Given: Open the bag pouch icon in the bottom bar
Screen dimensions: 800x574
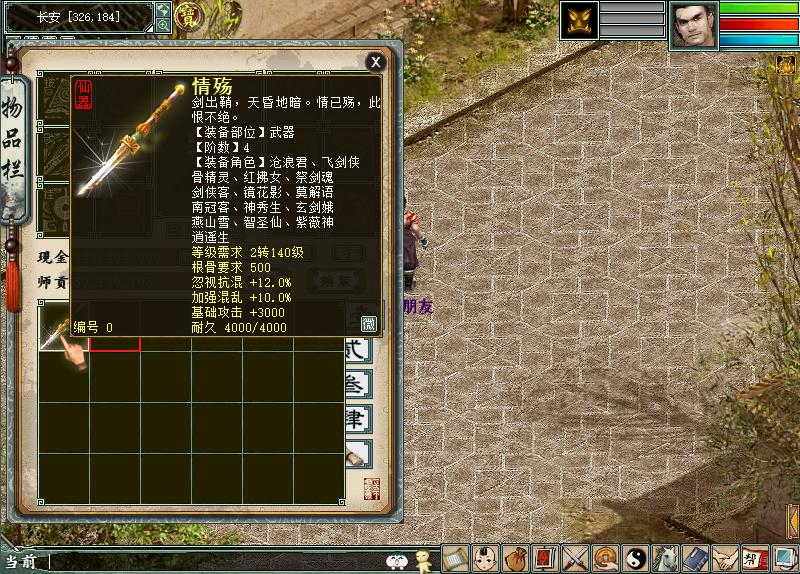Looking at the screenshot, I should (515, 558).
